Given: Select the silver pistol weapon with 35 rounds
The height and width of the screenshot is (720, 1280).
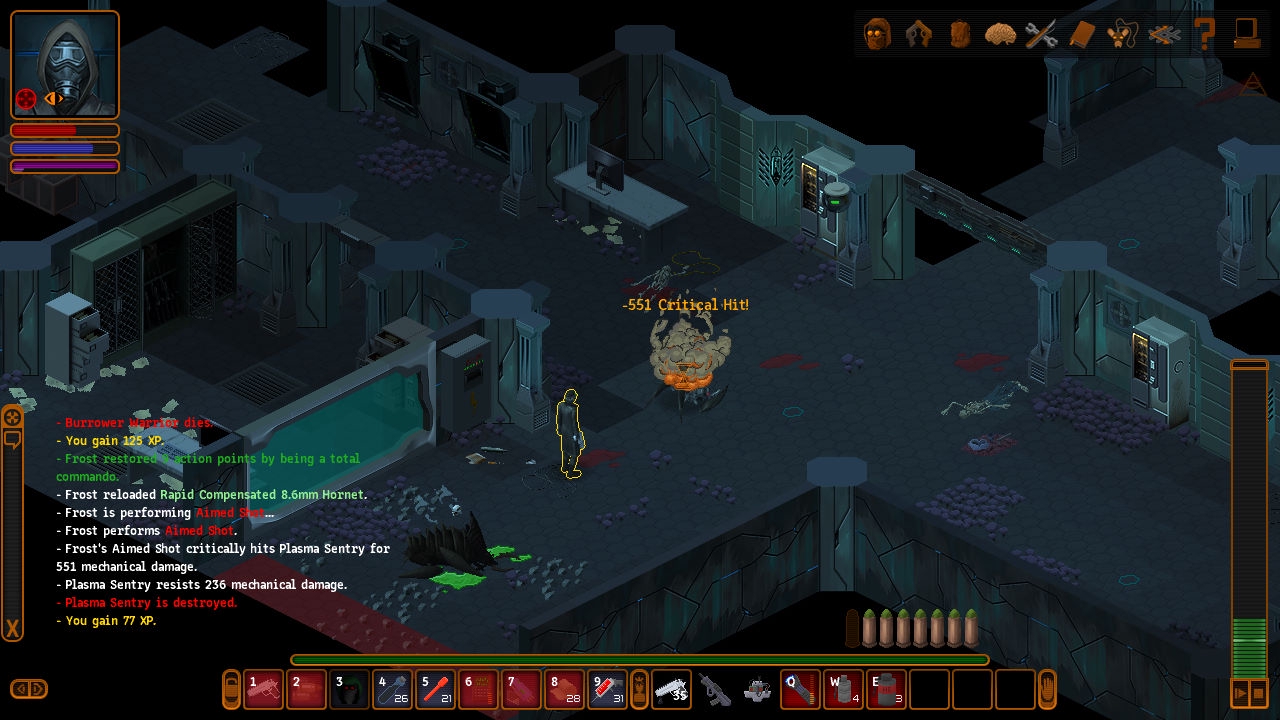Looking at the screenshot, I should (x=671, y=689).
